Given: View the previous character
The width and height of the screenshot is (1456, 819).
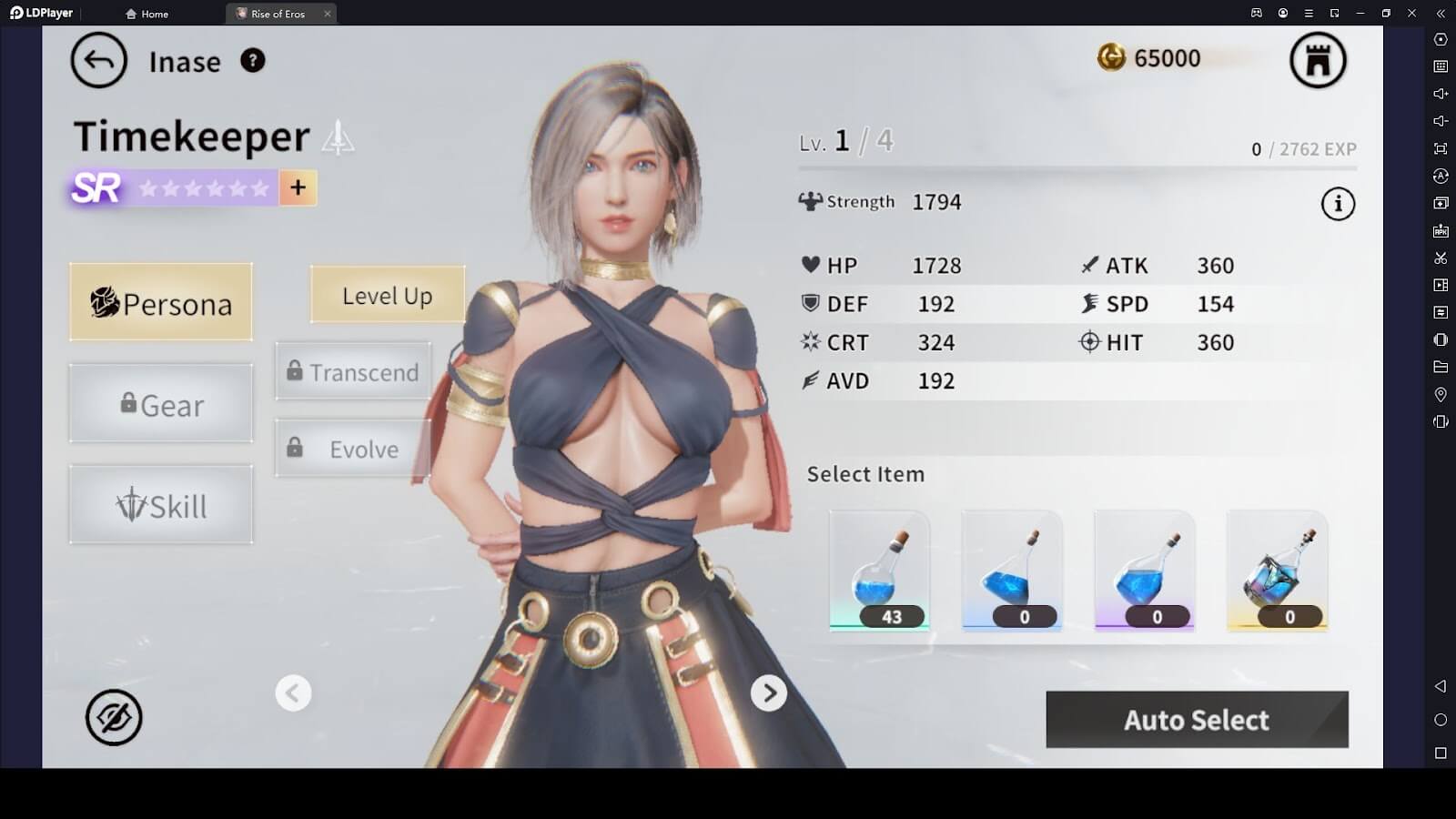Looking at the screenshot, I should [293, 693].
